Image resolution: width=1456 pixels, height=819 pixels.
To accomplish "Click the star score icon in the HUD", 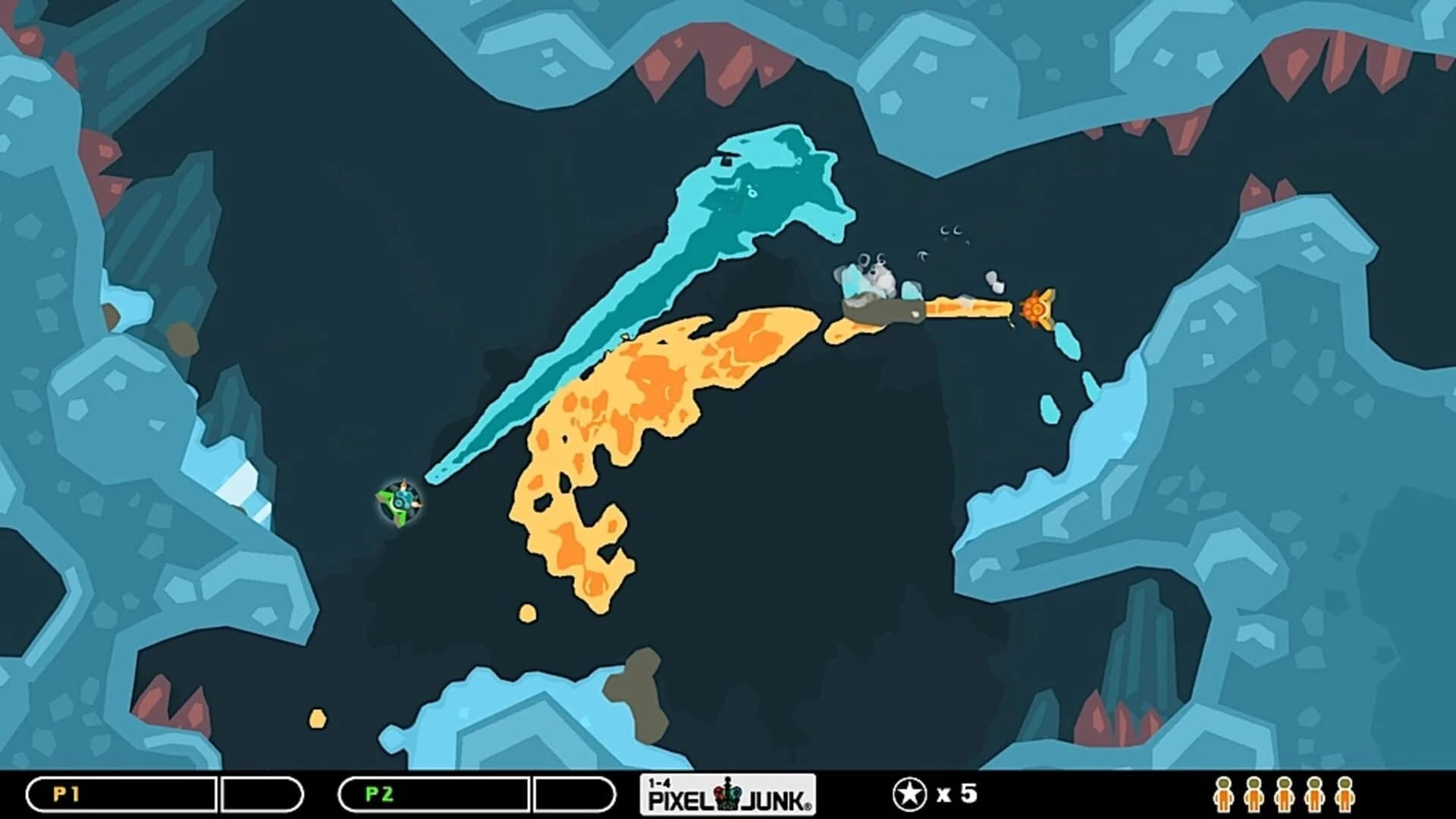I will (x=910, y=793).
